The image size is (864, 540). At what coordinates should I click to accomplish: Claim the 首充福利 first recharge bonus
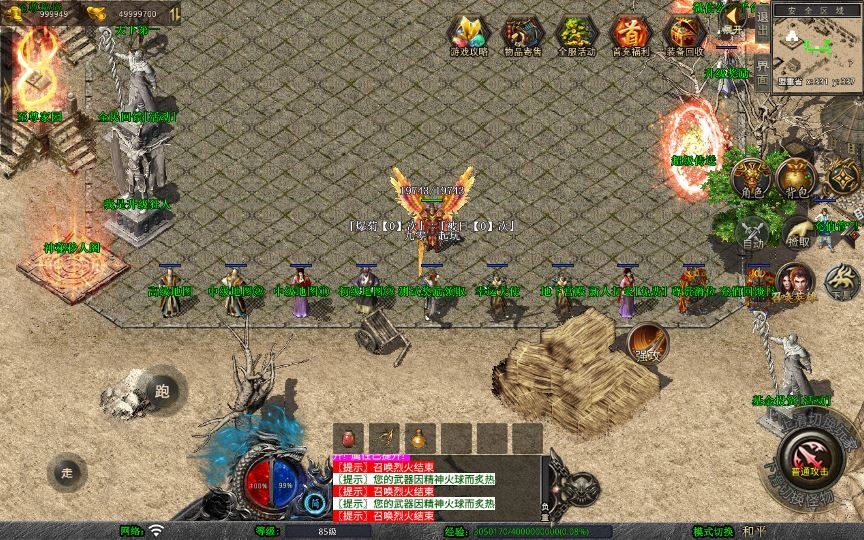tap(630, 32)
